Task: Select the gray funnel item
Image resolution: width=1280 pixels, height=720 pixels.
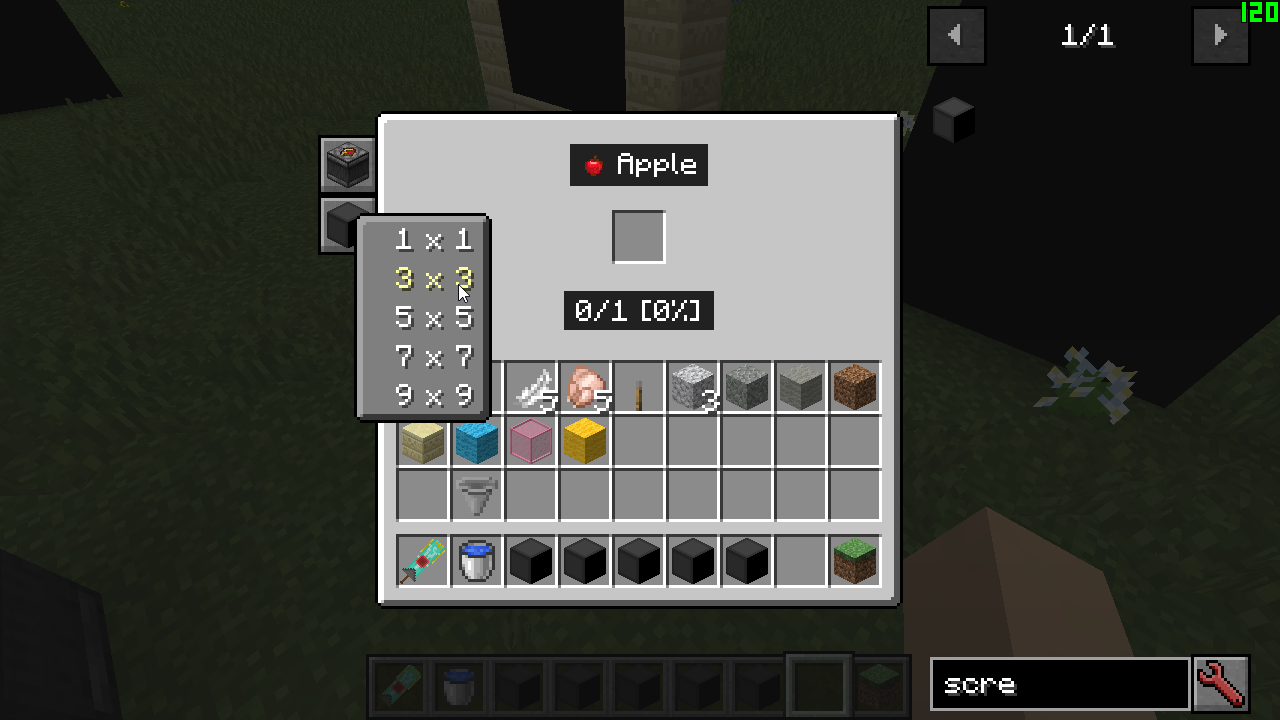Action: click(477, 495)
